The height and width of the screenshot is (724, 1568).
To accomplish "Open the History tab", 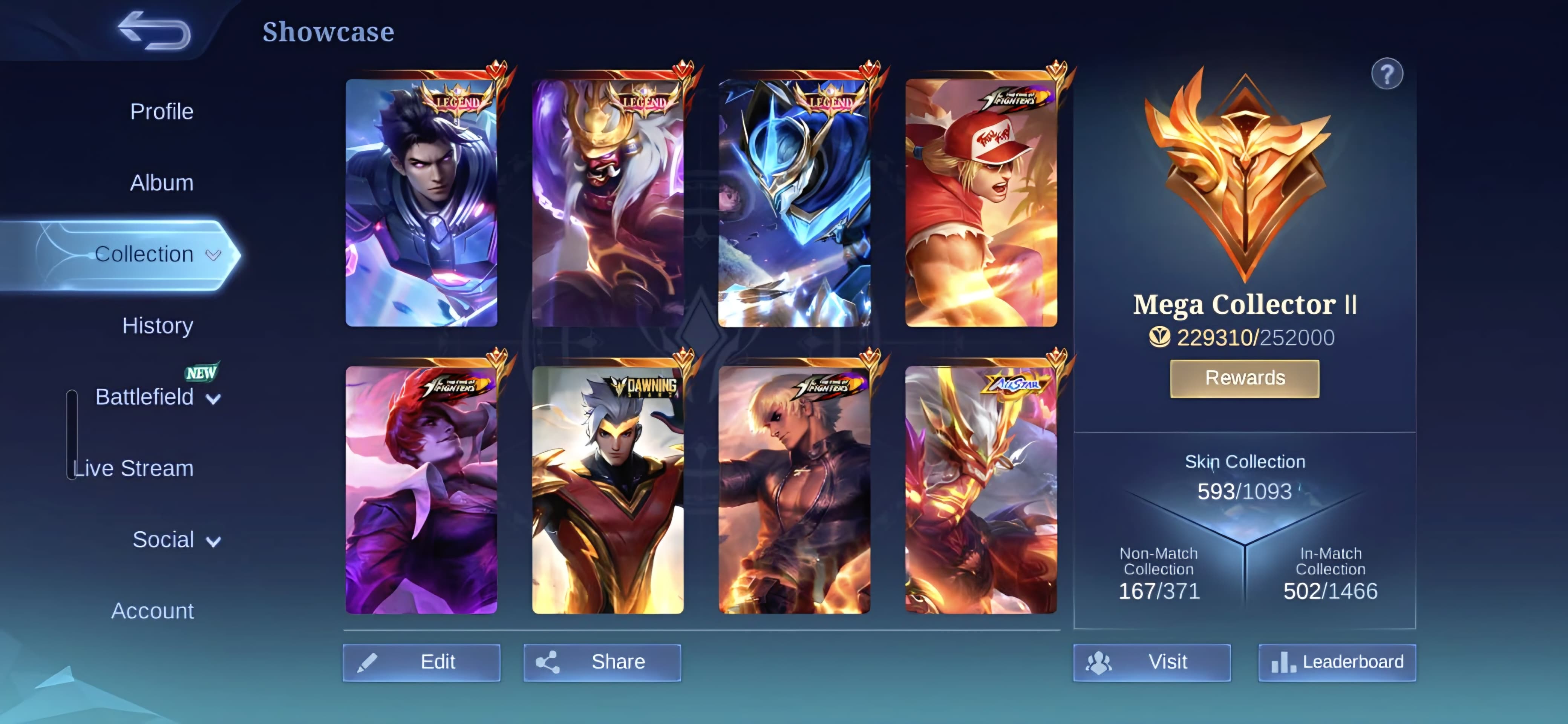I will pos(158,326).
